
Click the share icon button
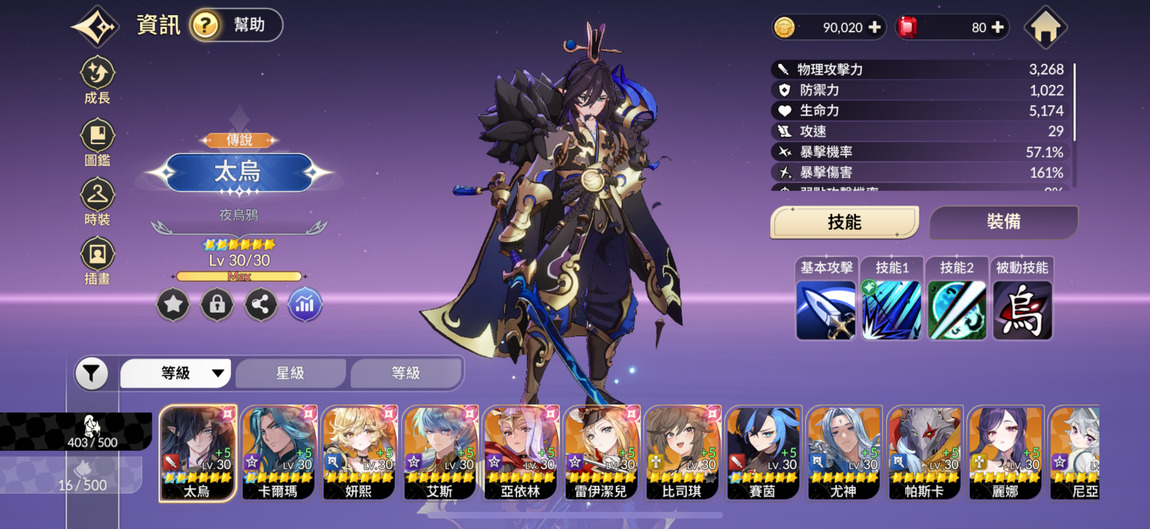coord(261,305)
